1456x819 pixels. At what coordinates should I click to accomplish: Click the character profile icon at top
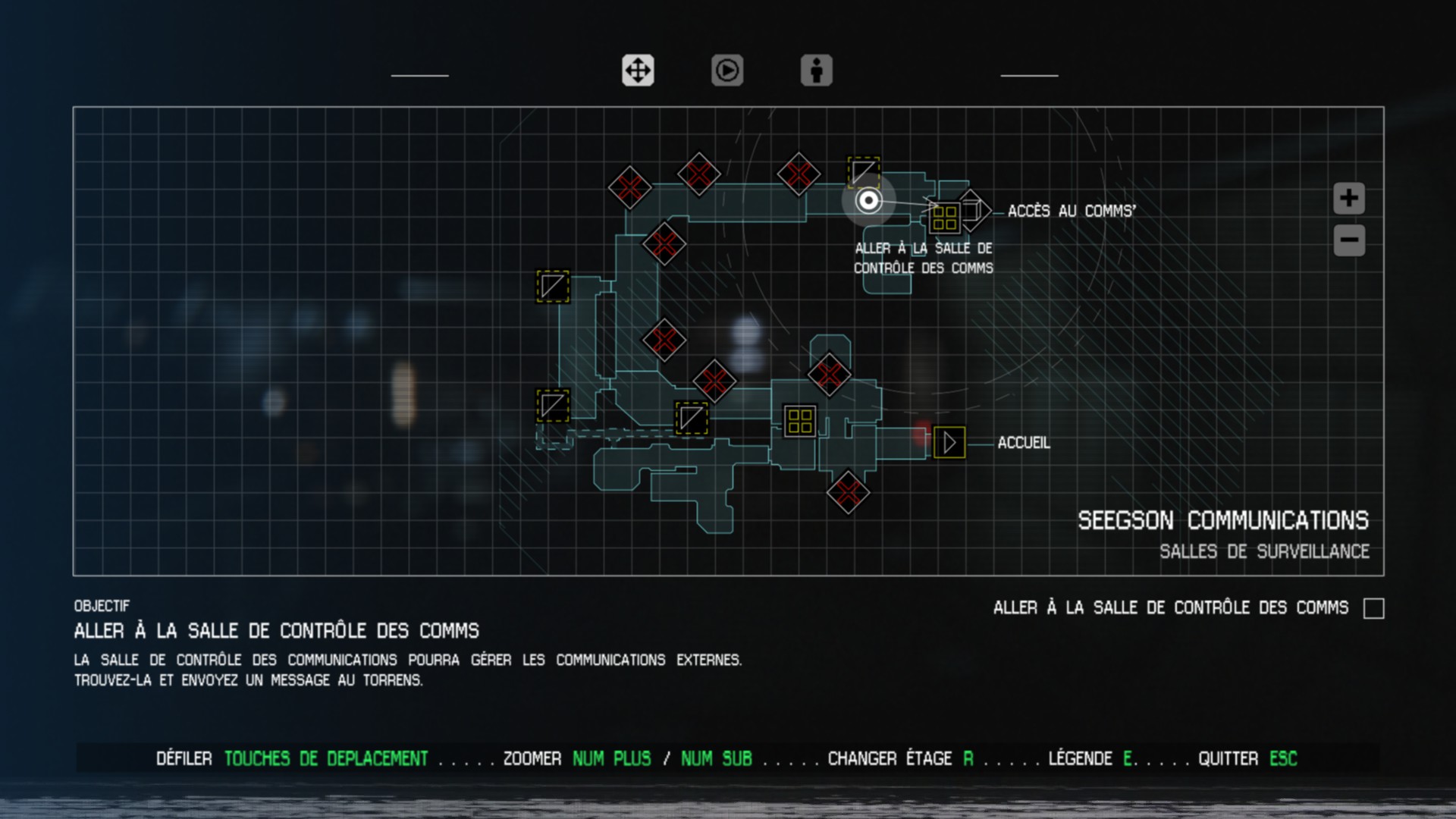(816, 71)
